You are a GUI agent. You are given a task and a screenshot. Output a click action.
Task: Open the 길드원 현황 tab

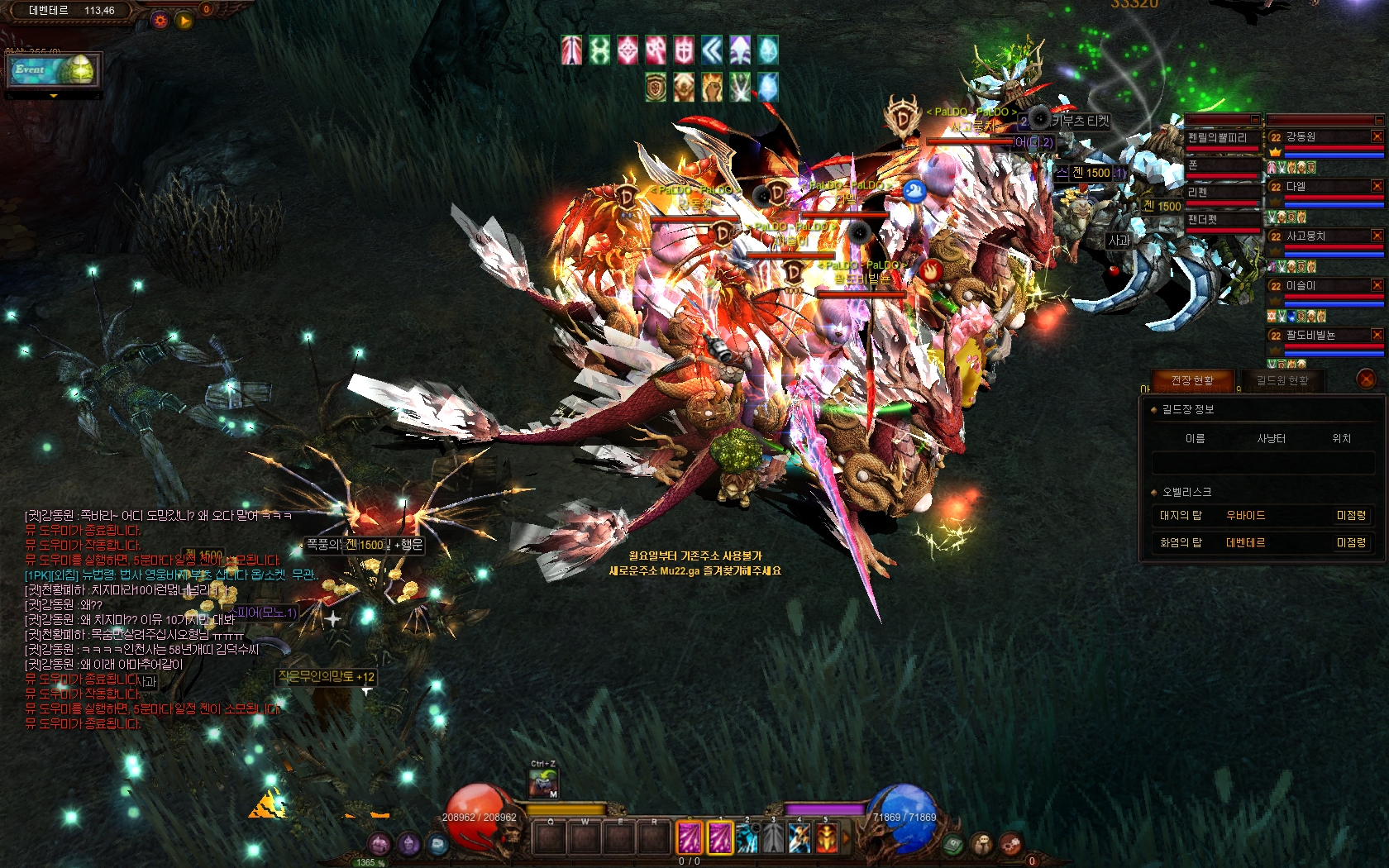click(x=1282, y=380)
